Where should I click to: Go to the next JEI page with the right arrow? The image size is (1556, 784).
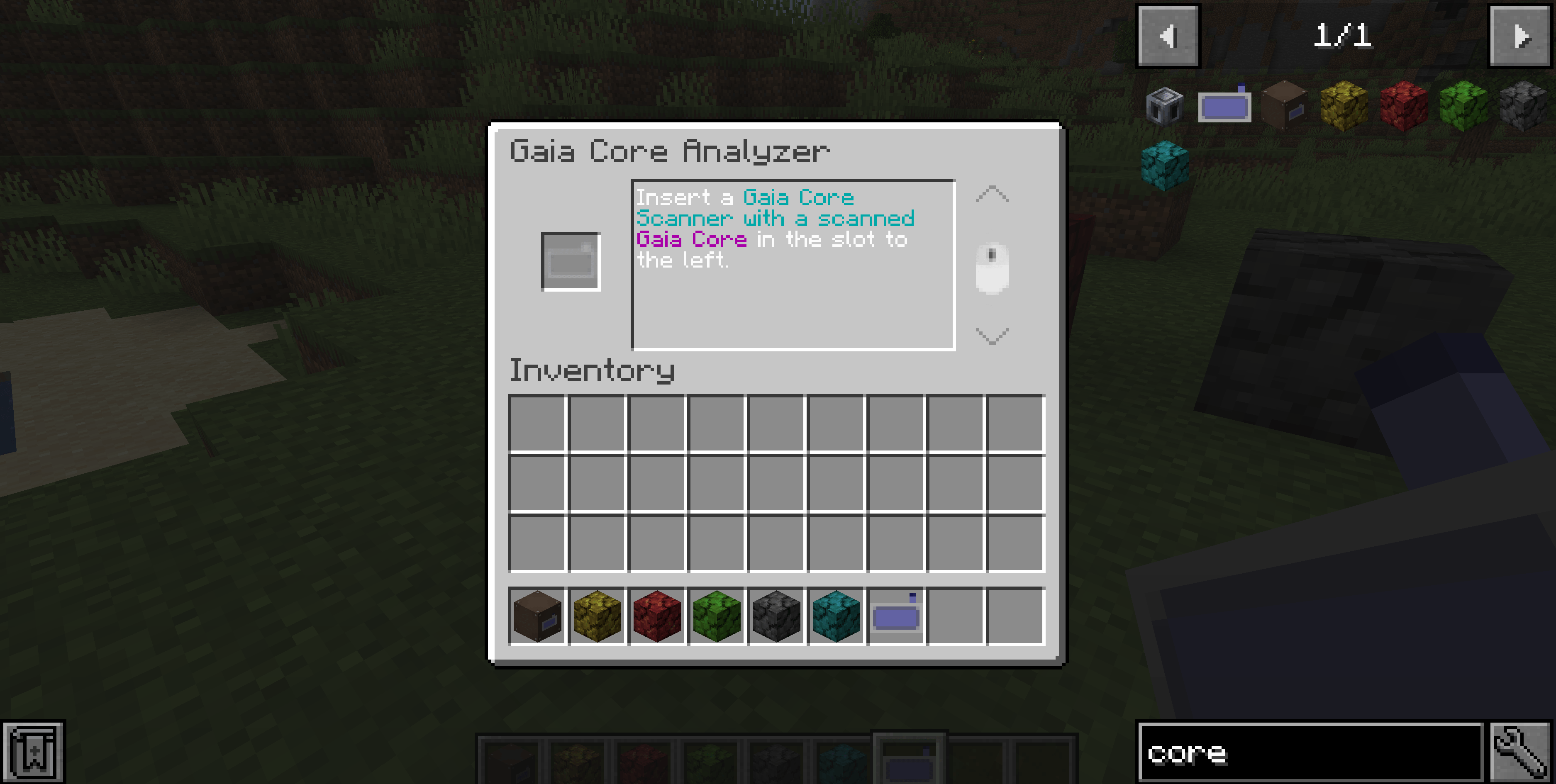[1522, 36]
